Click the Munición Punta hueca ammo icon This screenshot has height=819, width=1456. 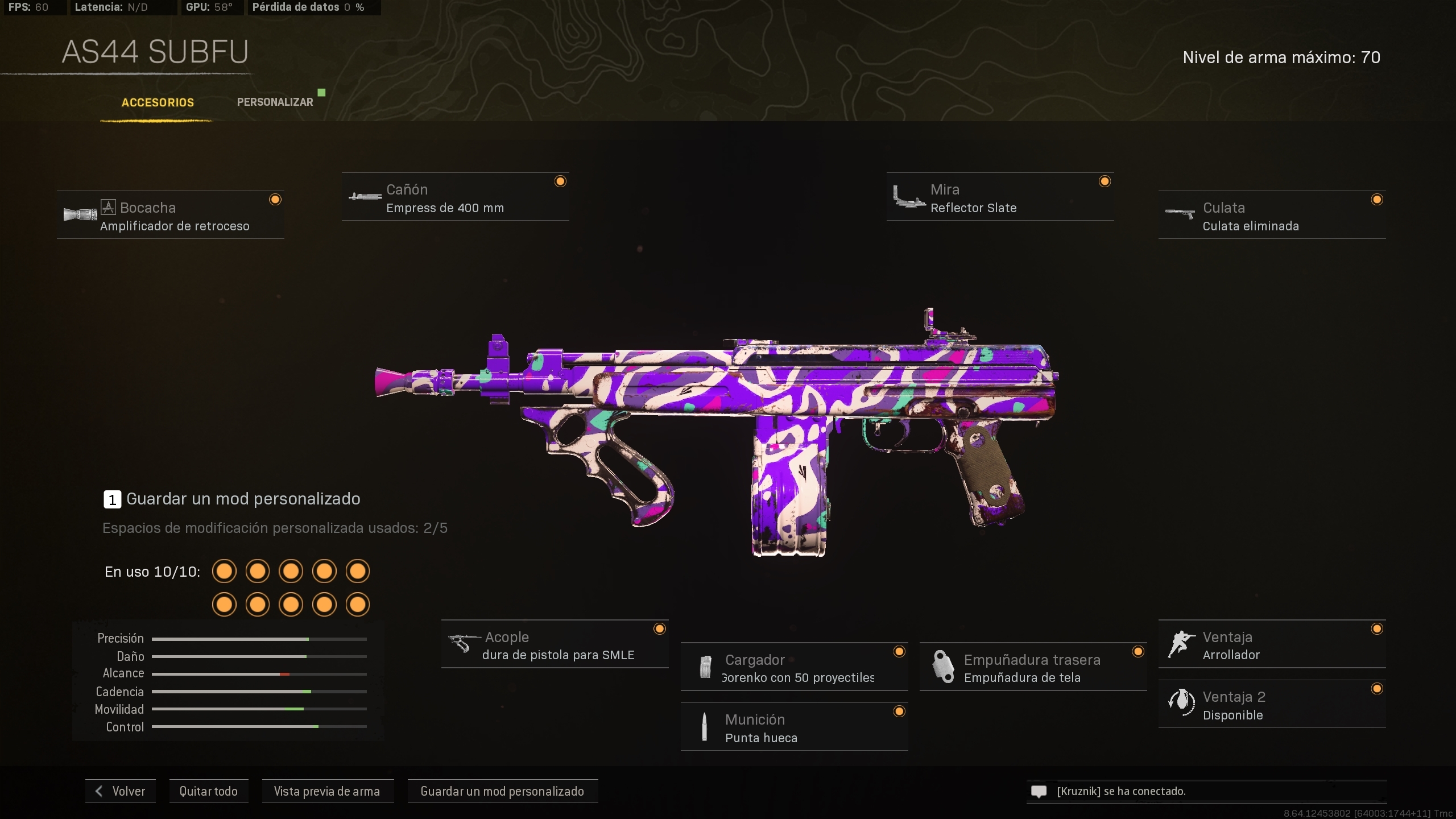(x=705, y=728)
